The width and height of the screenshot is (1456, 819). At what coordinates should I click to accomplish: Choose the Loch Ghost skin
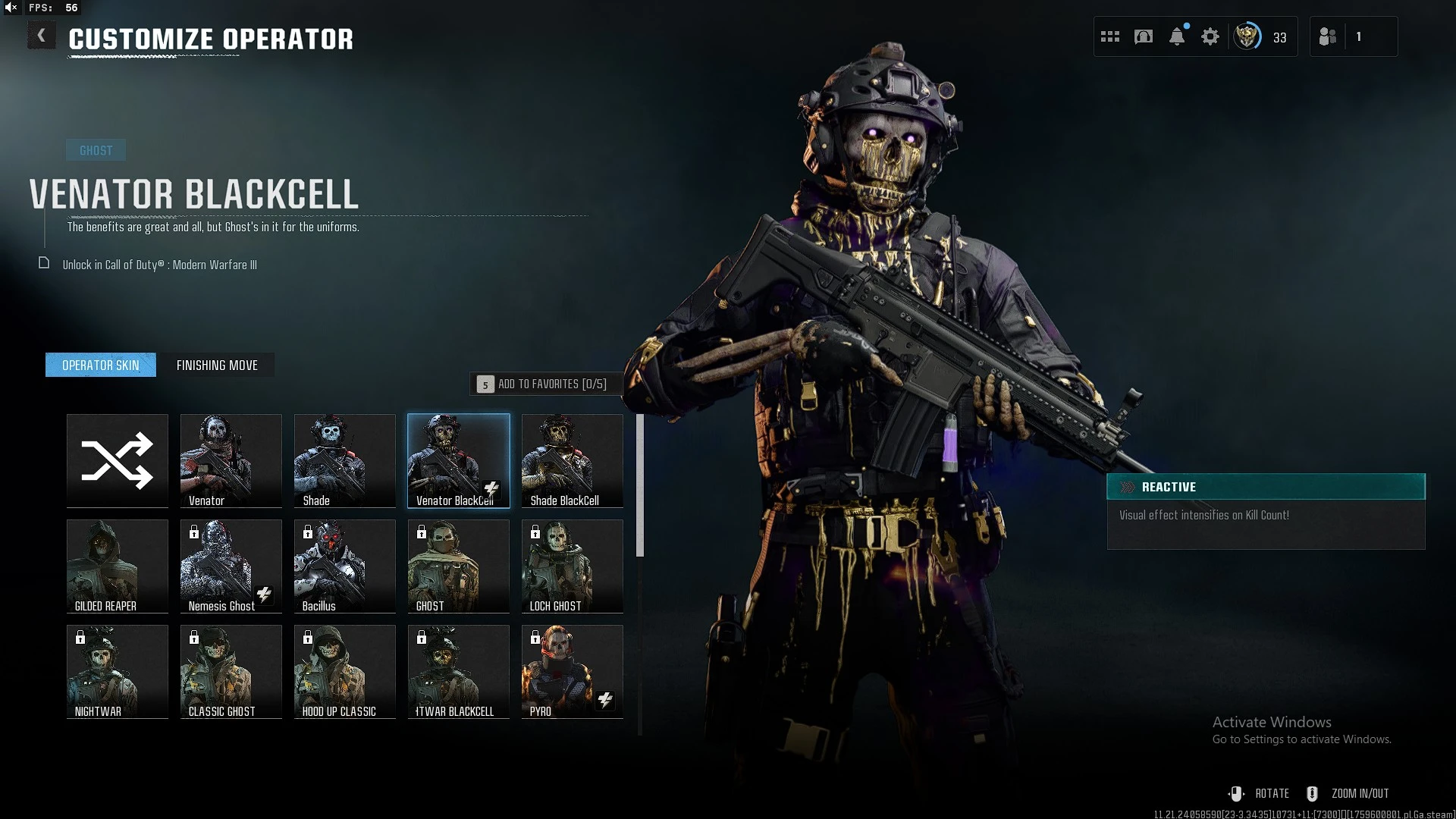click(x=573, y=566)
